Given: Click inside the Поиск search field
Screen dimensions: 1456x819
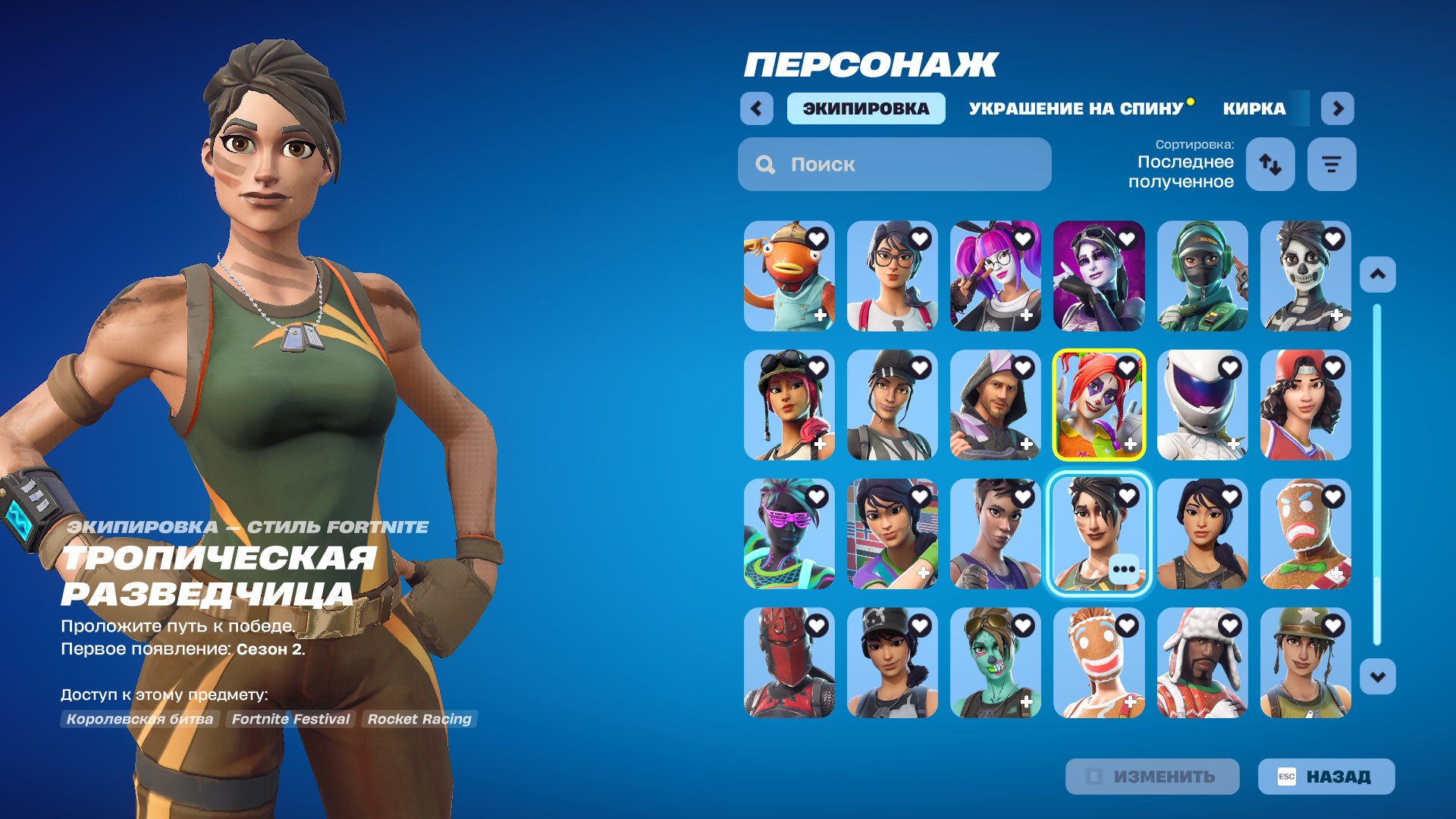Looking at the screenshot, I should [x=895, y=164].
